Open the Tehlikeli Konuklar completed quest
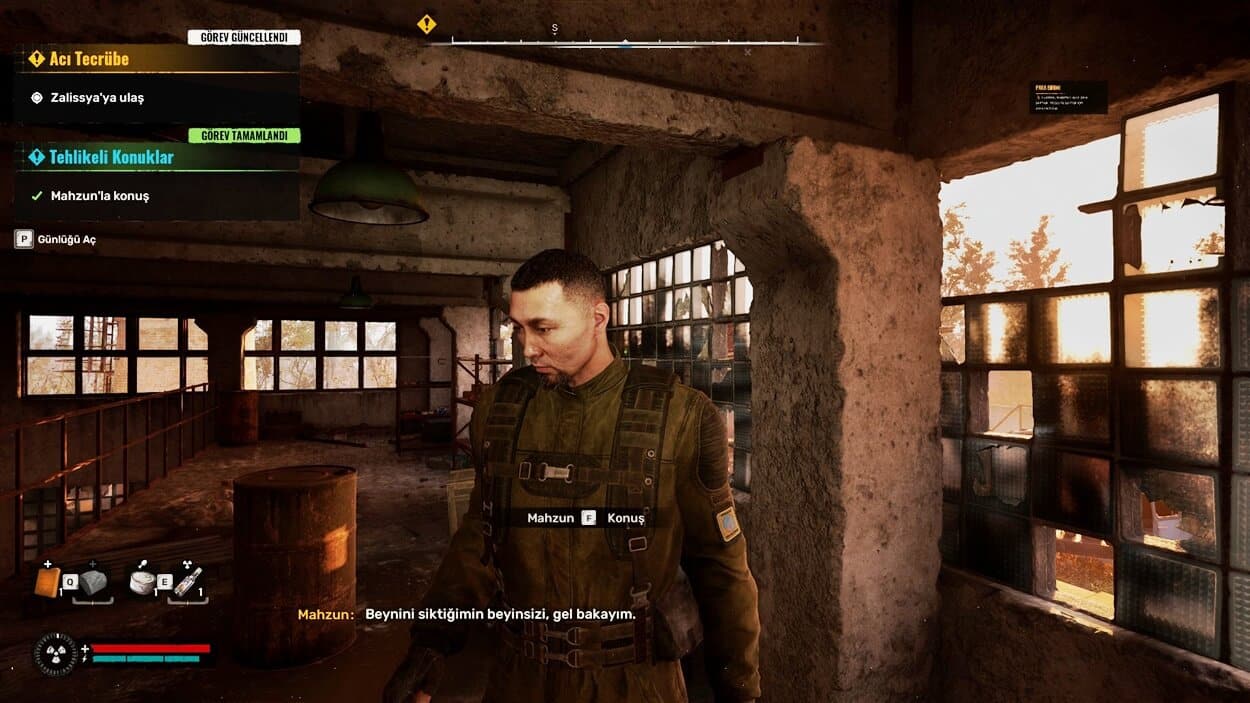 111,157
